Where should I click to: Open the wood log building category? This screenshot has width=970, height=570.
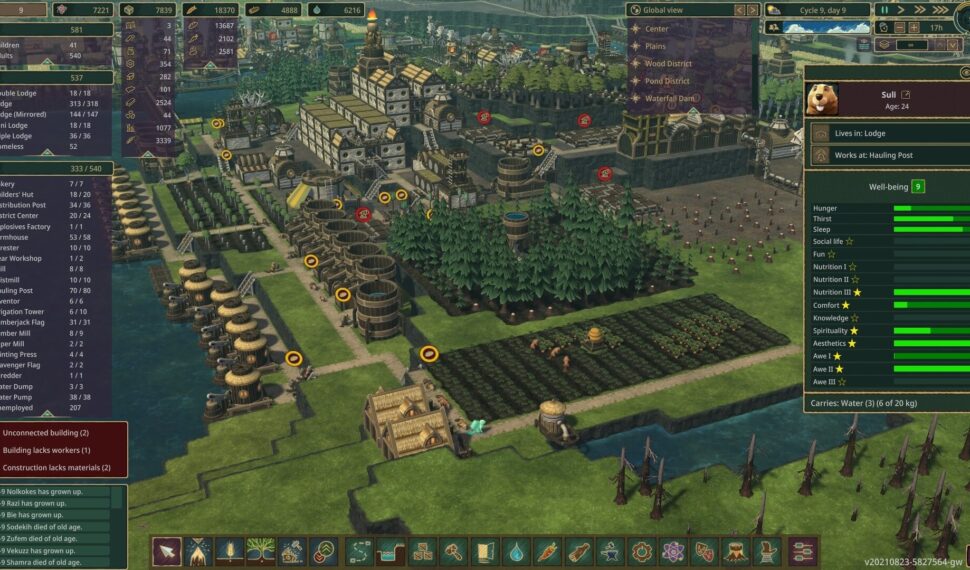(x=578, y=551)
